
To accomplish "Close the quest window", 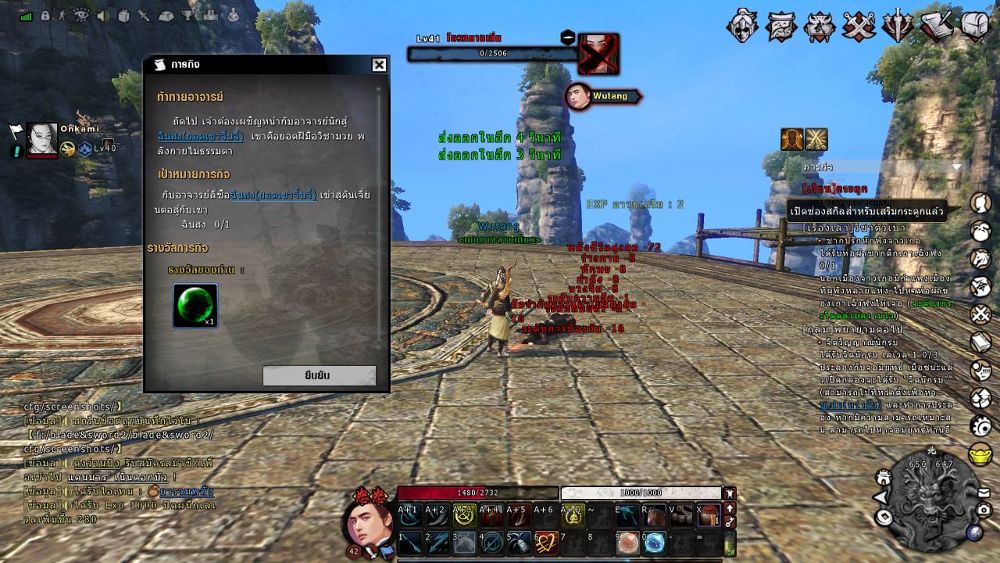I will click(379, 65).
